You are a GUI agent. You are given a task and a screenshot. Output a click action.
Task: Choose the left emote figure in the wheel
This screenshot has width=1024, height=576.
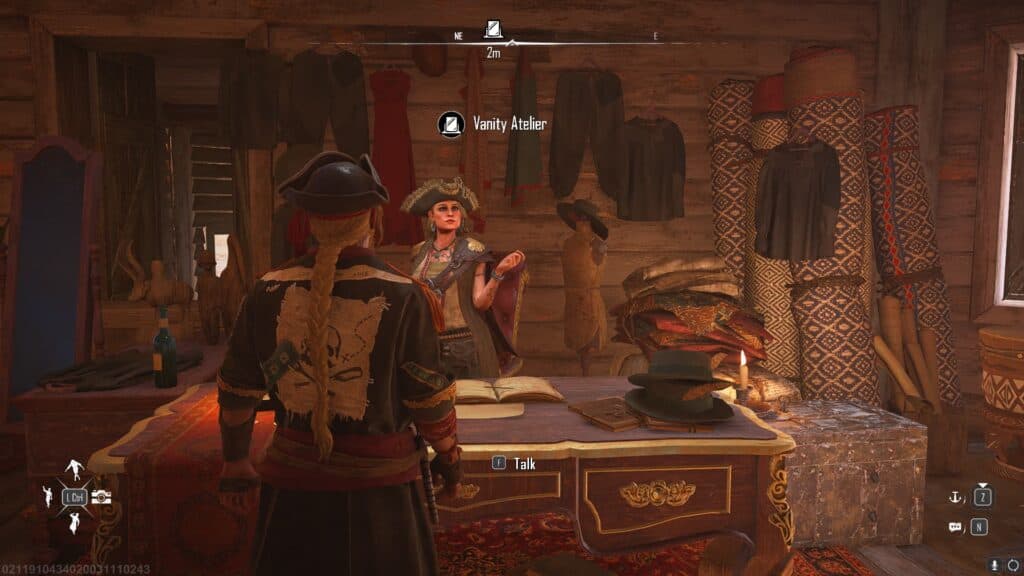[46, 497]
